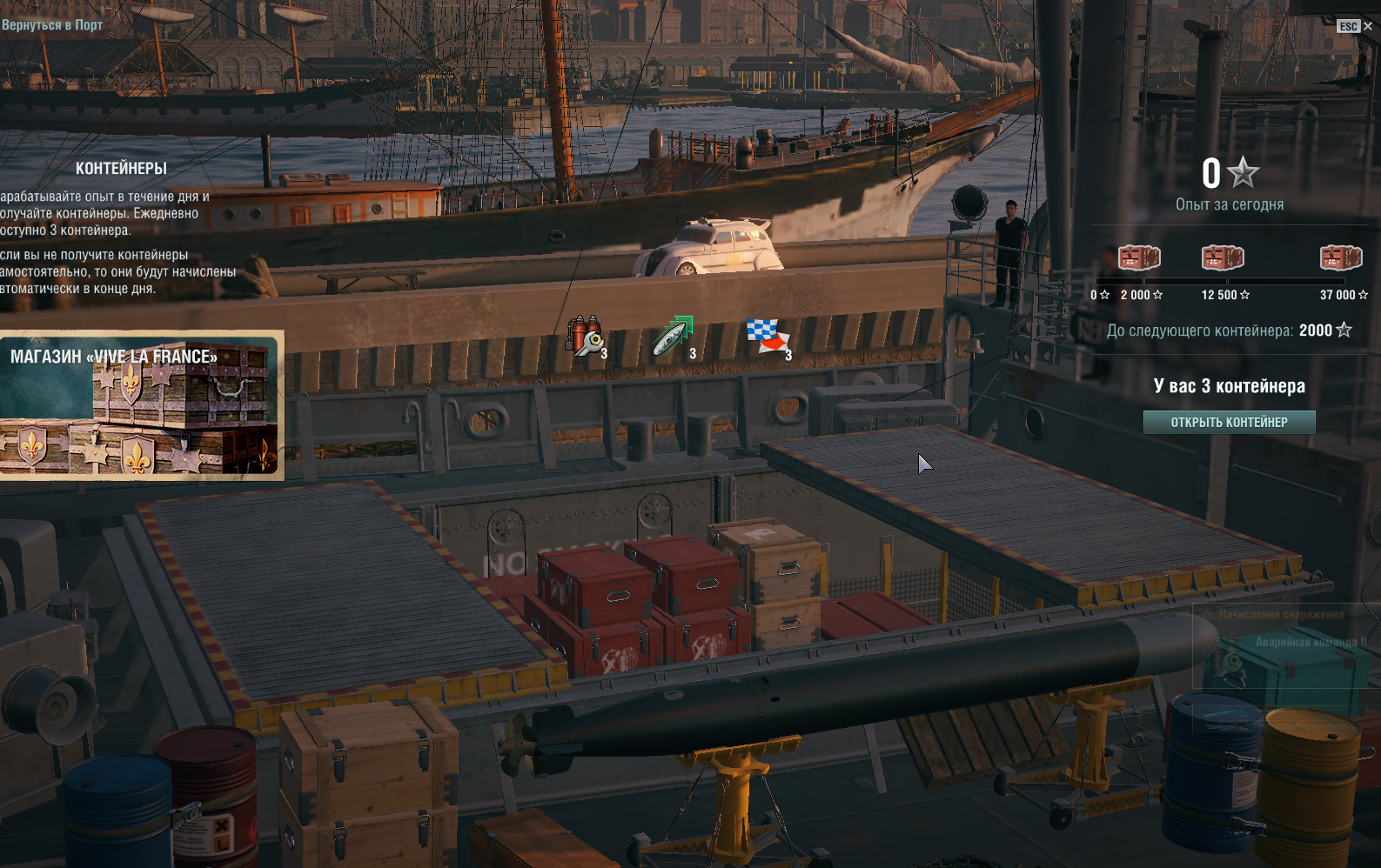
Task: Open a container with ОТКРЫТЬ КОНТЕЙНЕР
Action: [x=1229, y=423]
